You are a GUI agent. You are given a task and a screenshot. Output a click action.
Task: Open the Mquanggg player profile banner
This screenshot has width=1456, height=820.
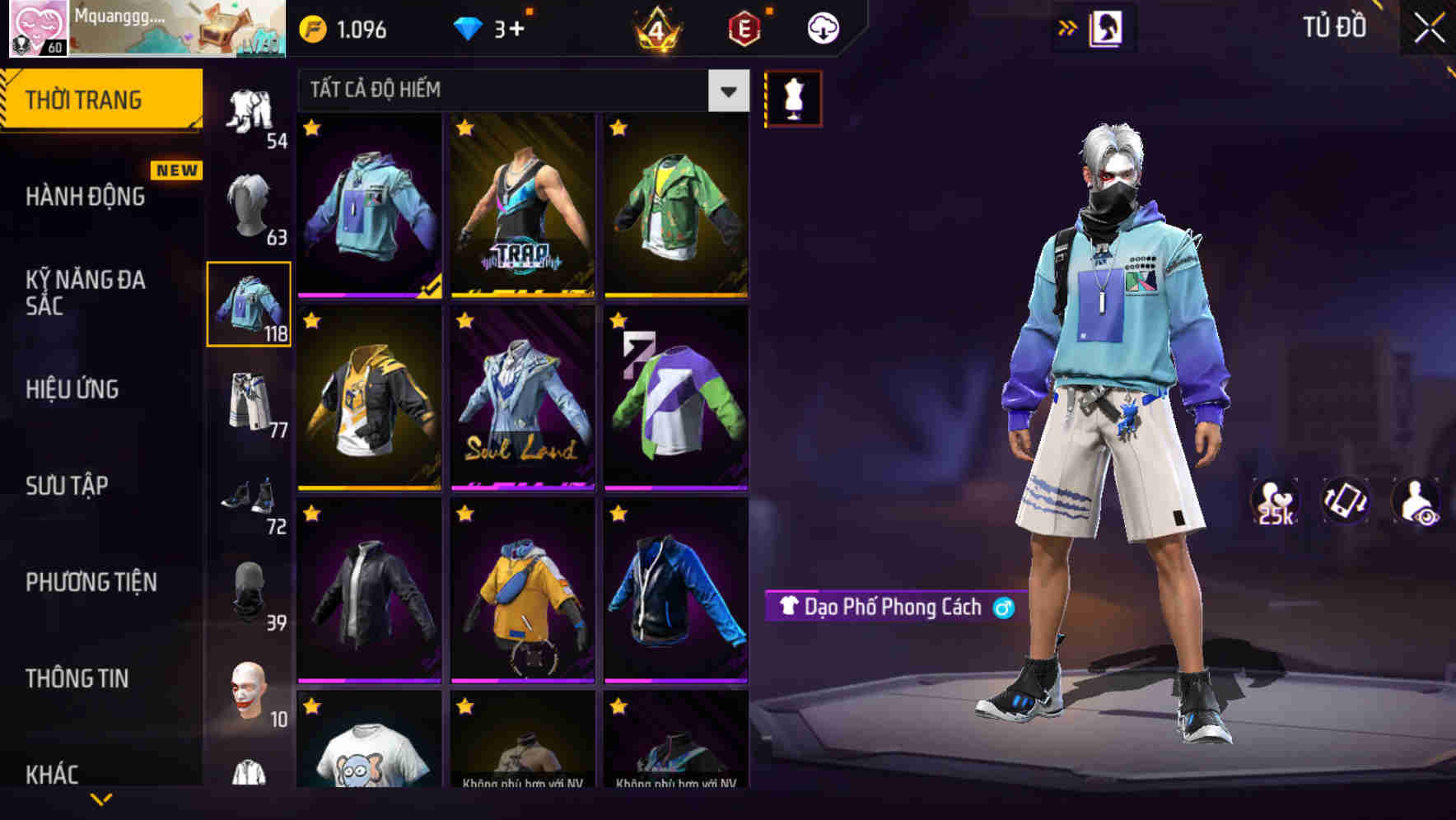click(144, 29)
